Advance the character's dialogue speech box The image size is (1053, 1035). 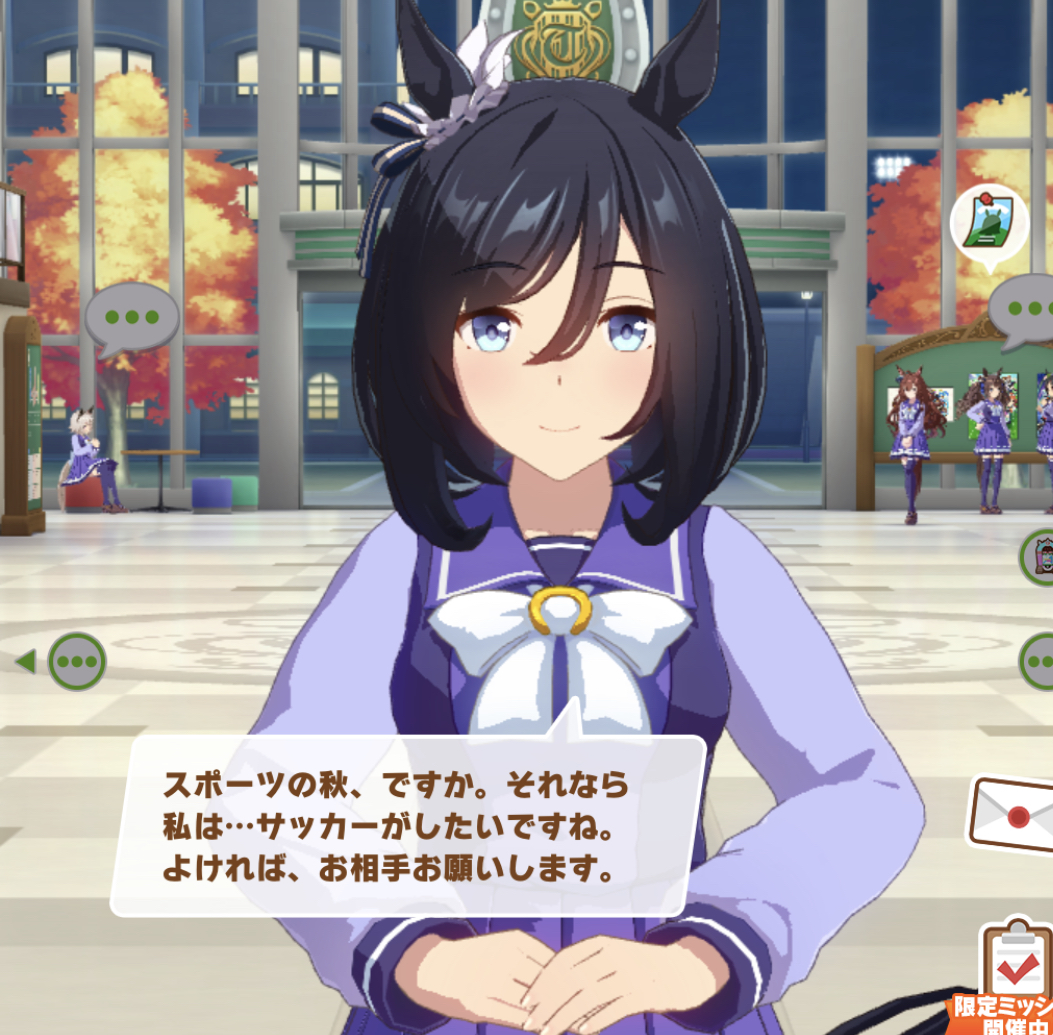(x=407, y=824)
